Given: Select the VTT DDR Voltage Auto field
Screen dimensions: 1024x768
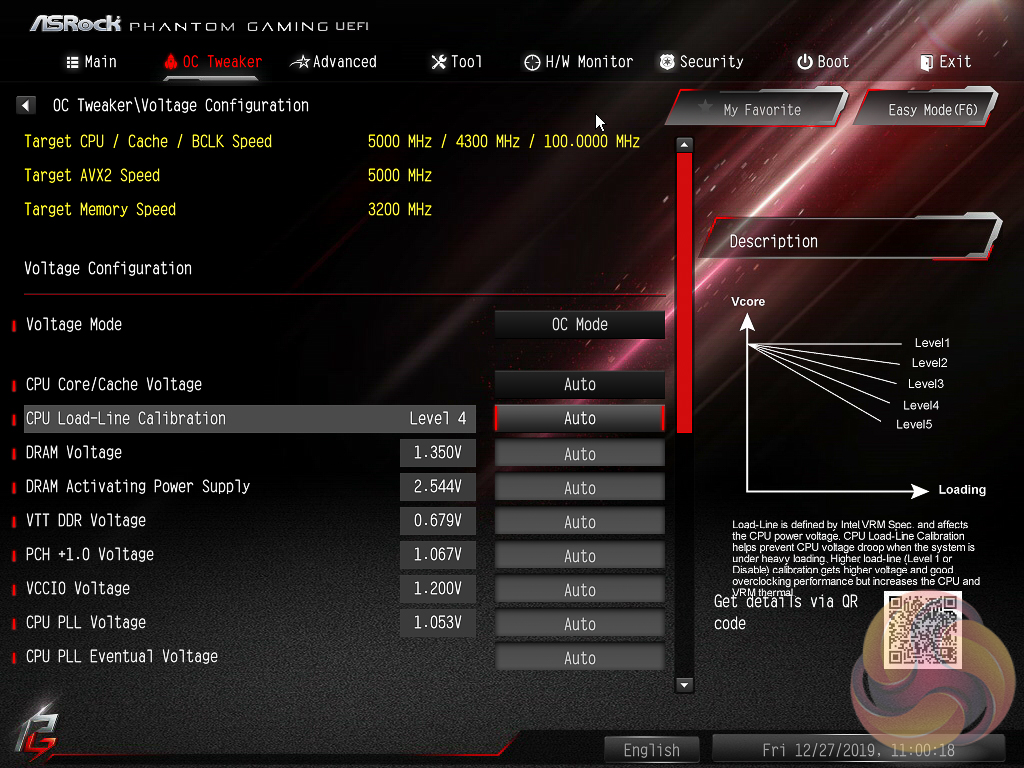Looking at the screenshot, I should click(580, 522).
